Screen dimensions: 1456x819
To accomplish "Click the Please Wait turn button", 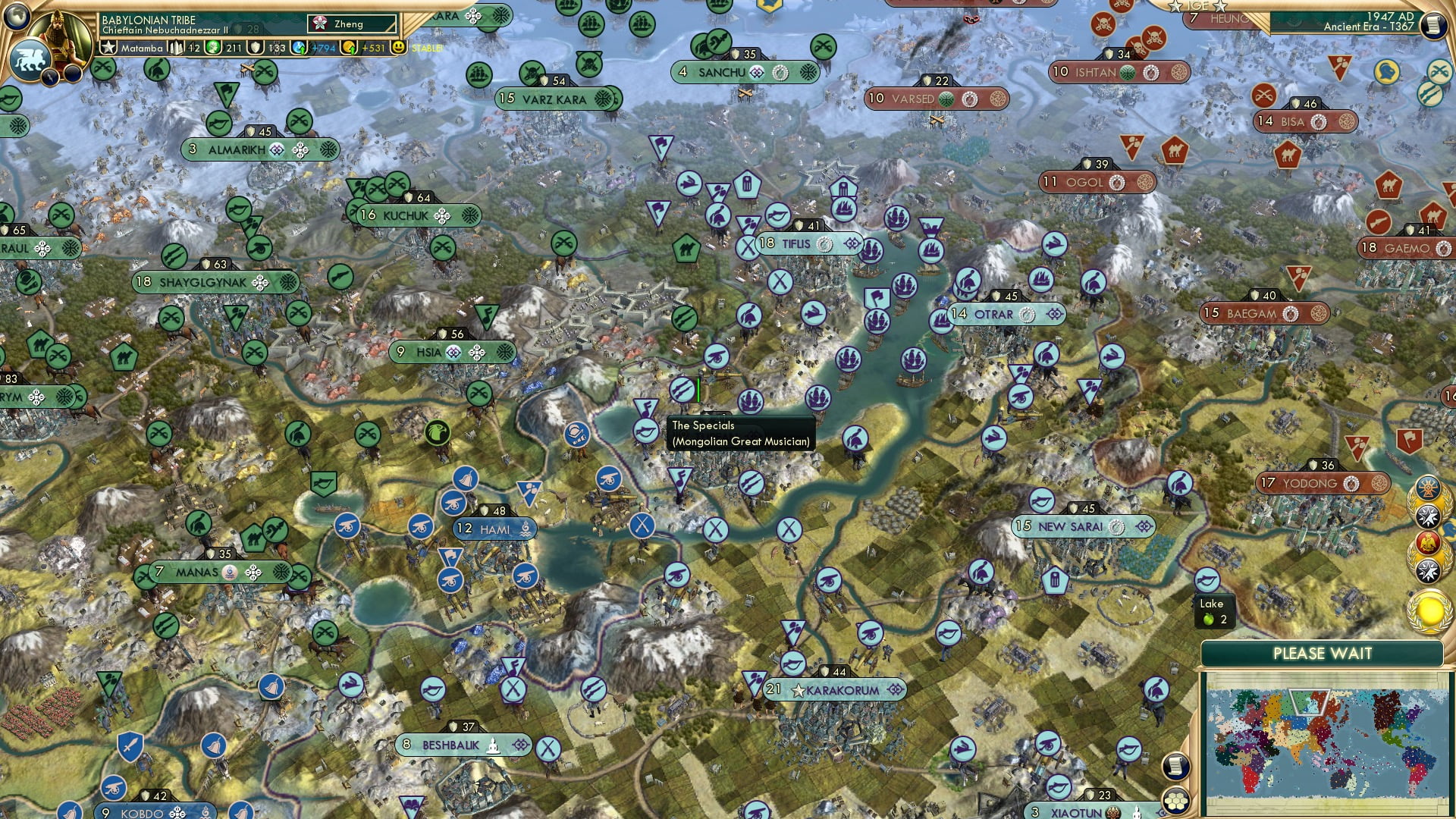I will [1322, 654].
